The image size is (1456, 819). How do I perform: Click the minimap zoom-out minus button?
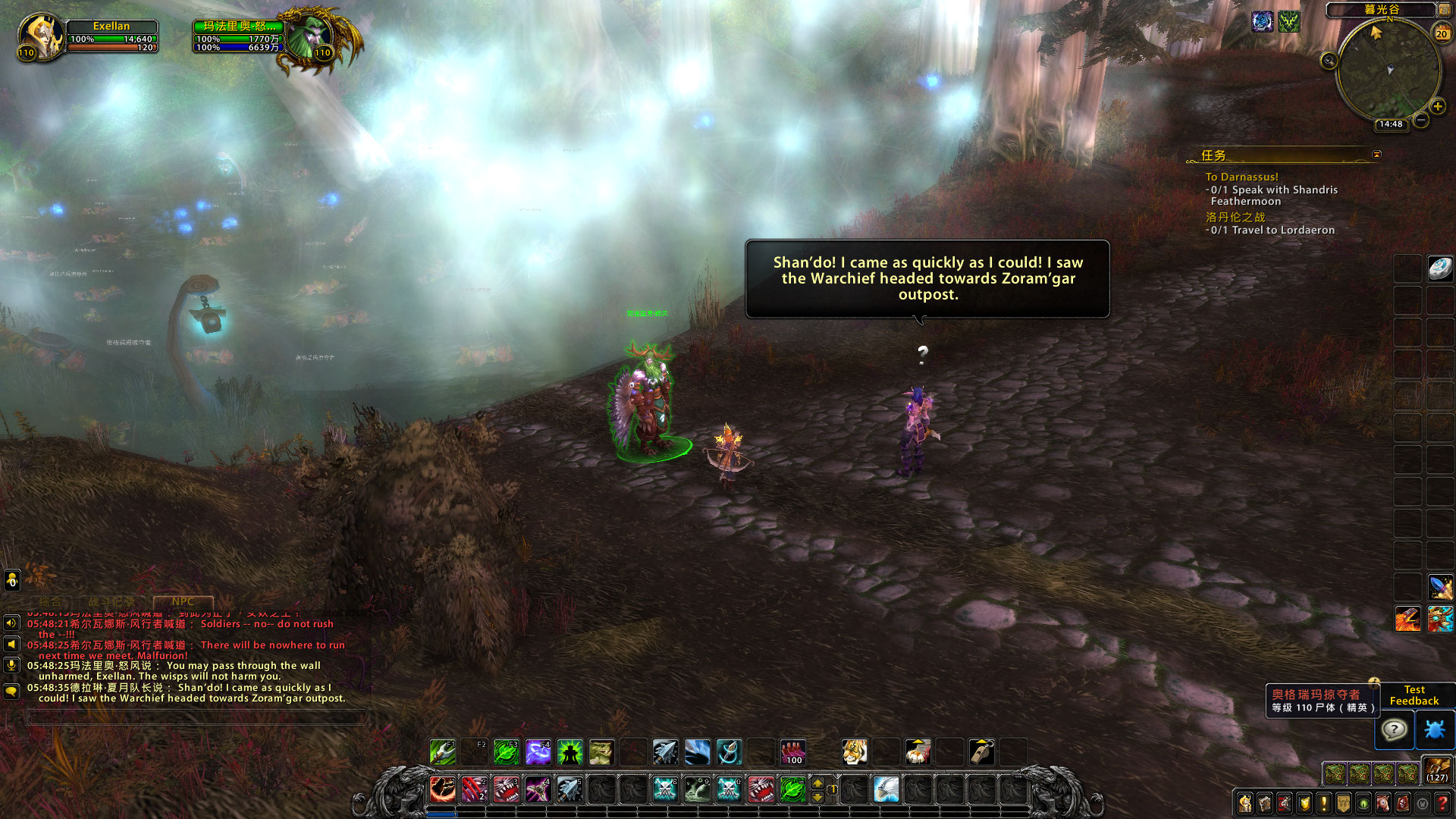coord(1421,120)
